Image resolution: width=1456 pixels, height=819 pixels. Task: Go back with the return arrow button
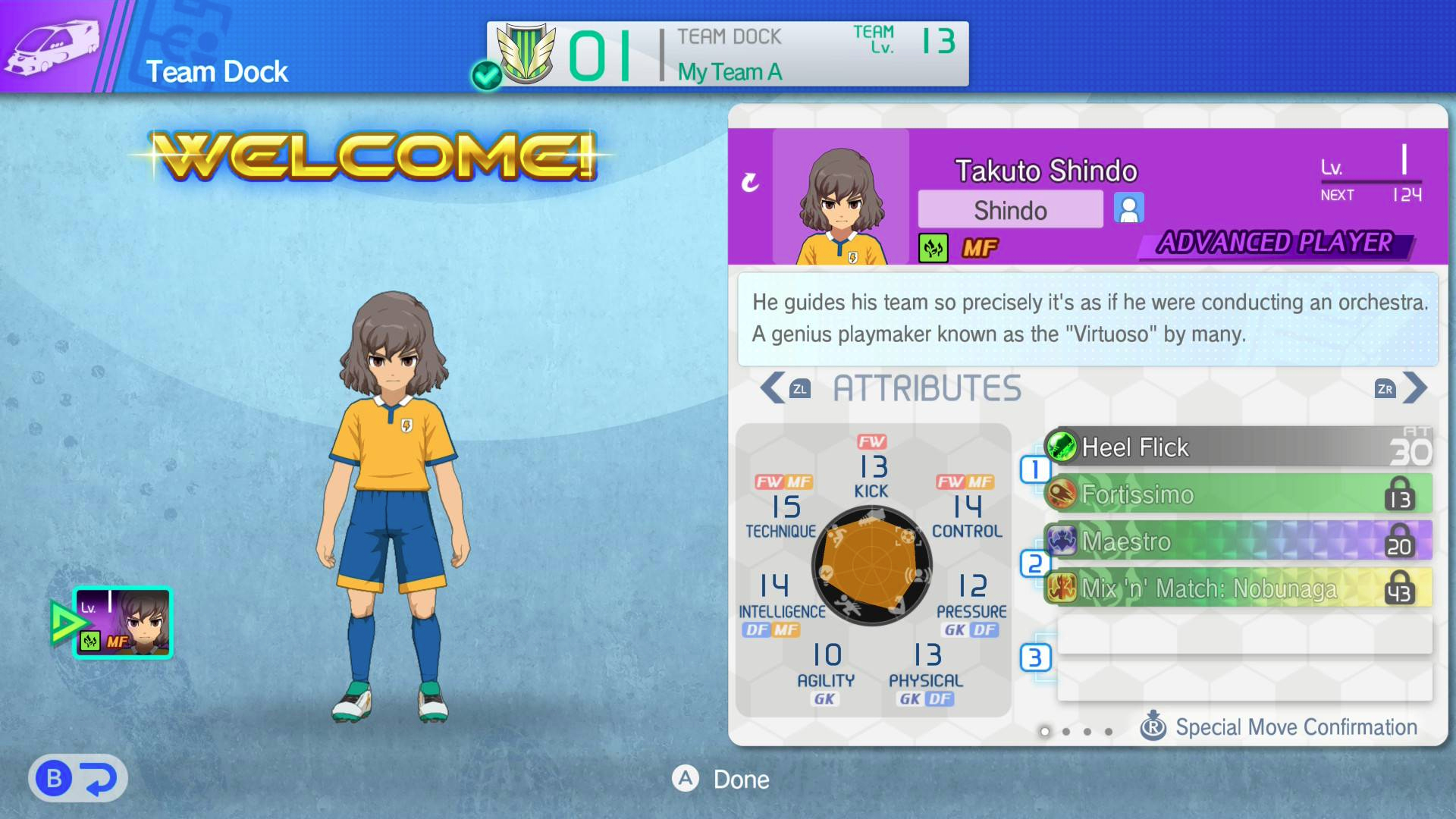pos(78,779)
